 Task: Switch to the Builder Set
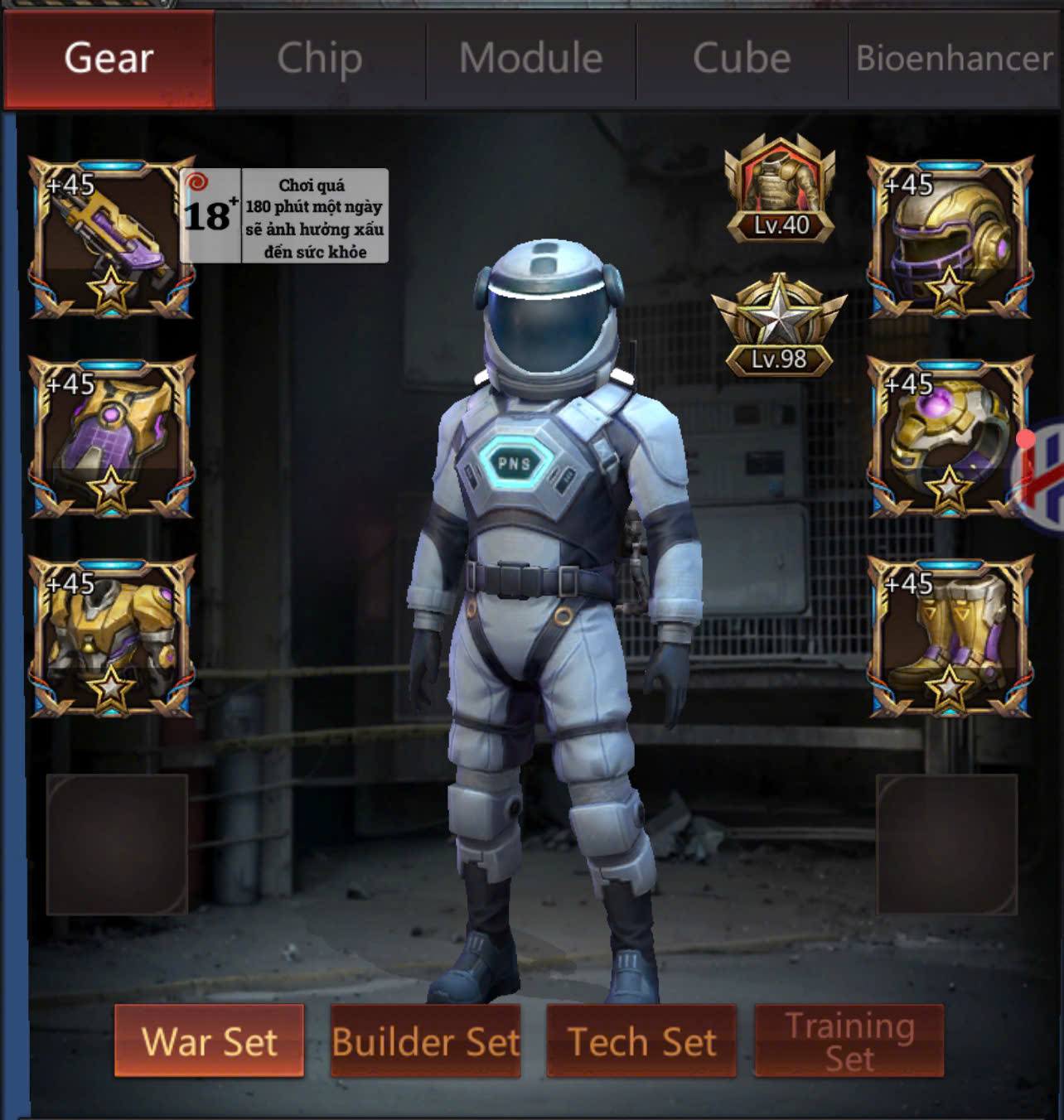425,1041
